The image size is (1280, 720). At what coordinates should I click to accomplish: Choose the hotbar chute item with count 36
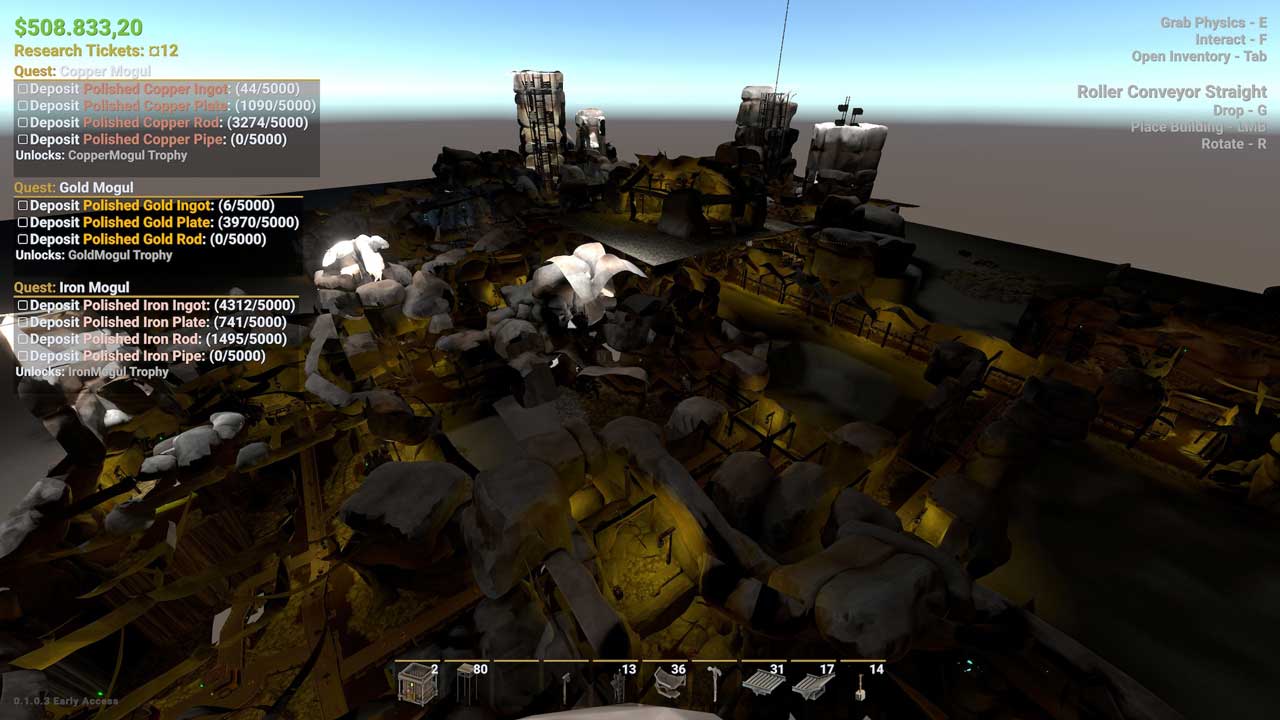coord(667,685)
